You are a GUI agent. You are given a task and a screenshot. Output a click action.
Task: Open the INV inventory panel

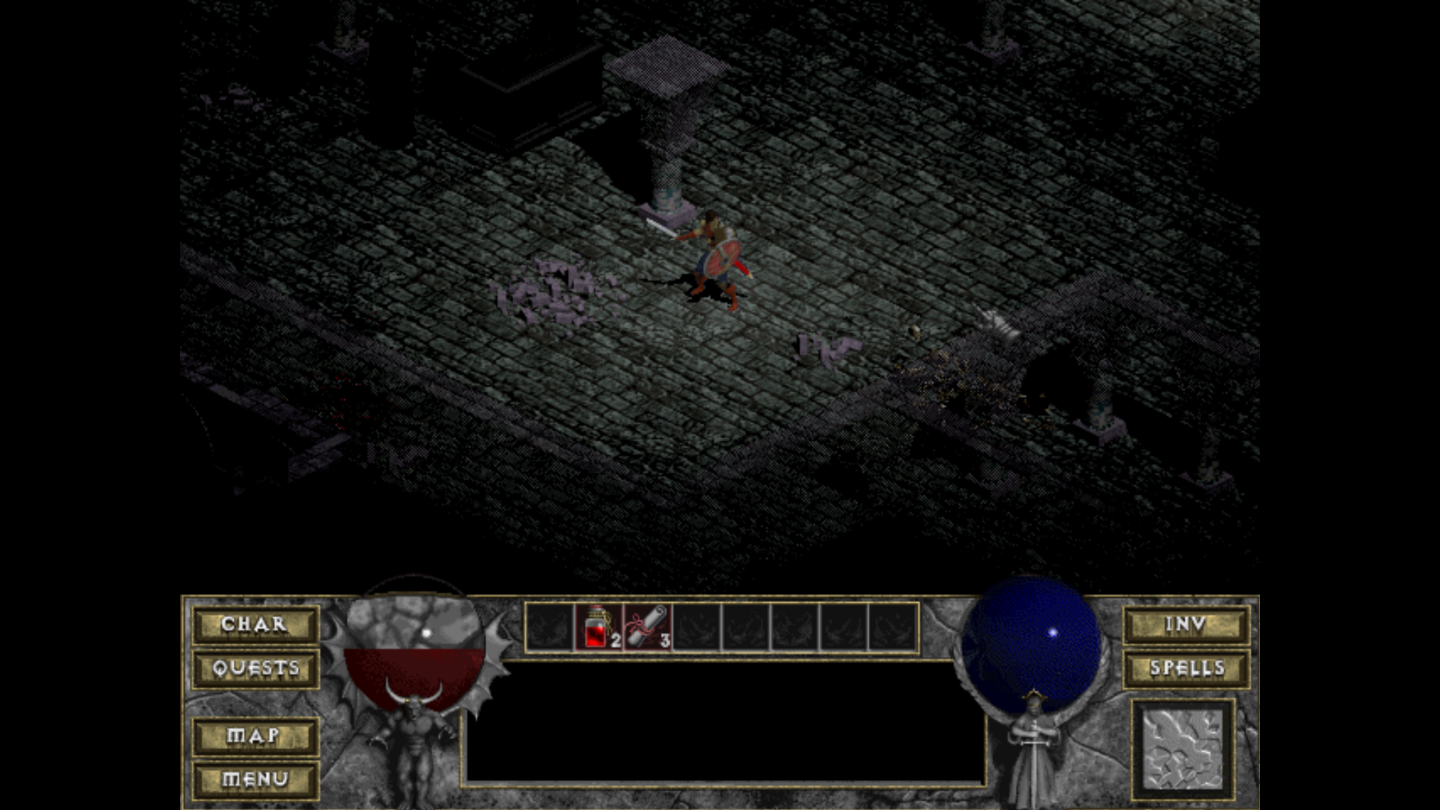1186,624
